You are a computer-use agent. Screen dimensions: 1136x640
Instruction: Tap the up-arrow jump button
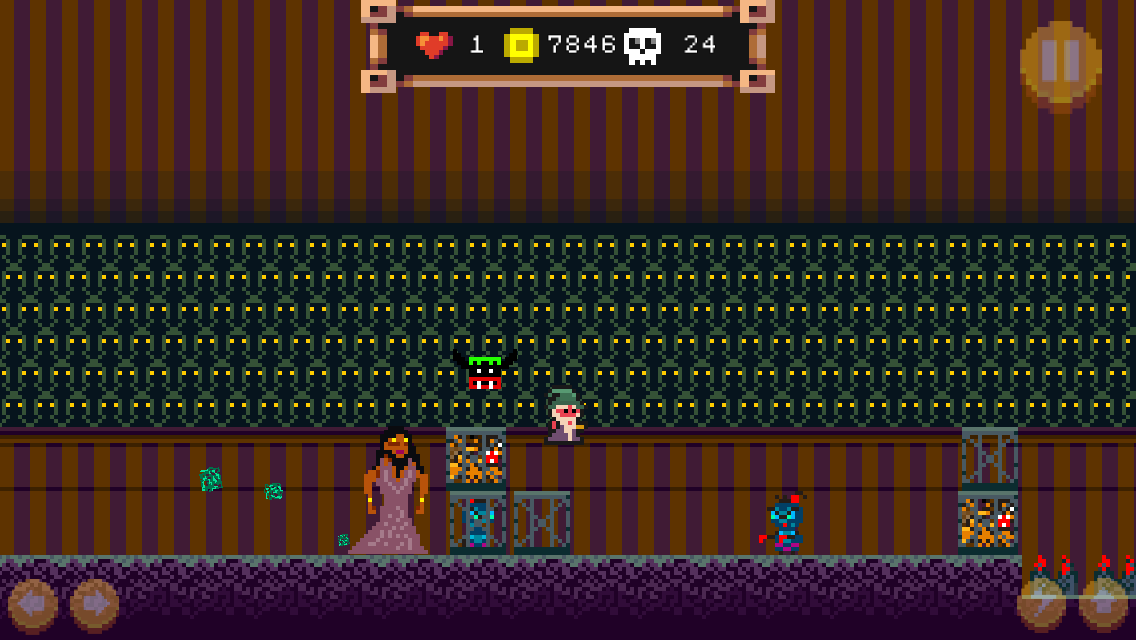tap(1104, 604)
